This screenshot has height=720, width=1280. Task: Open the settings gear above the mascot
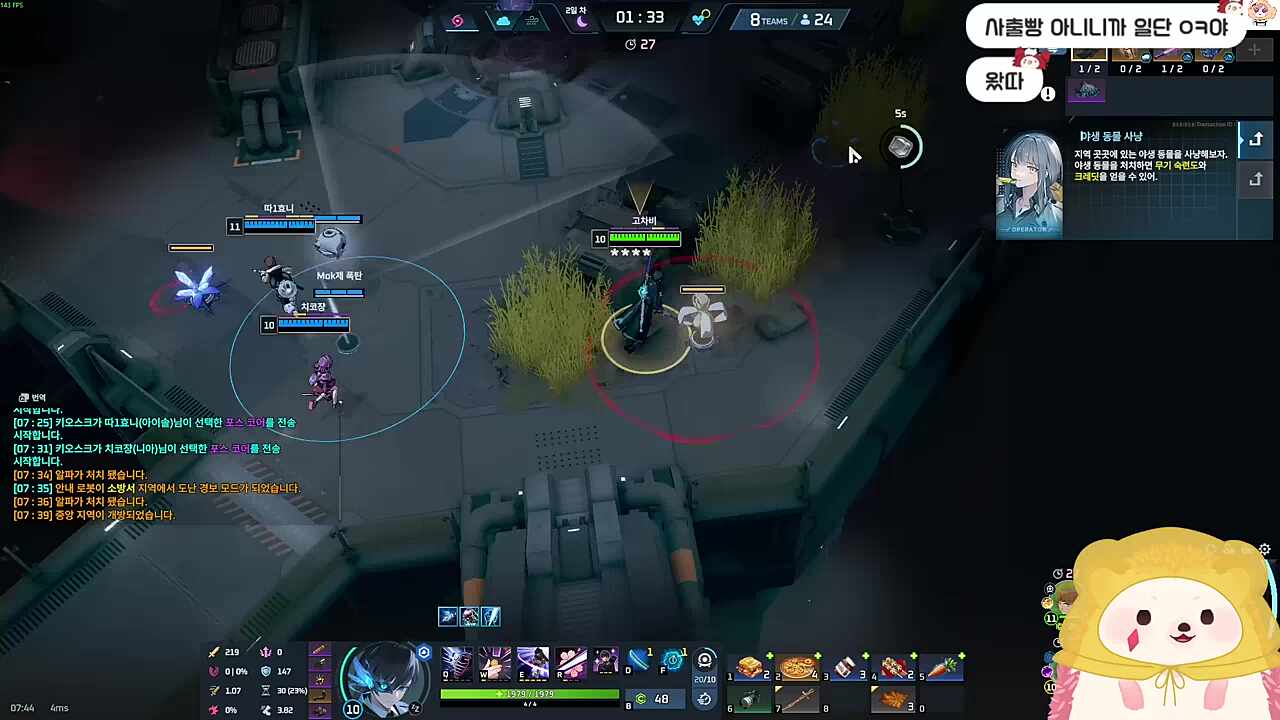[x=1264, y=550]
